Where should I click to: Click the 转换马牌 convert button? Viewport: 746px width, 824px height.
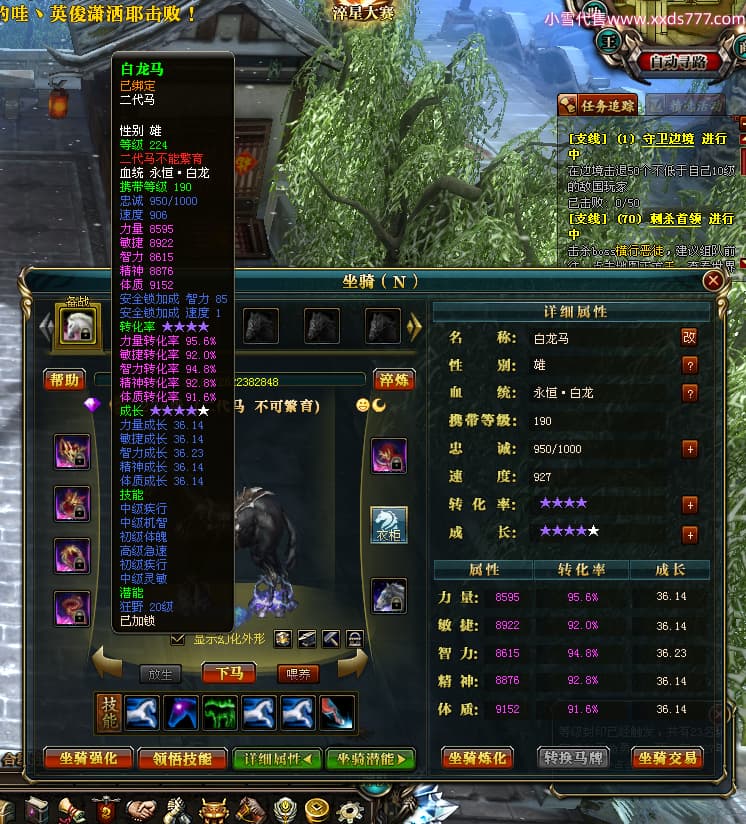click(573, 758)
